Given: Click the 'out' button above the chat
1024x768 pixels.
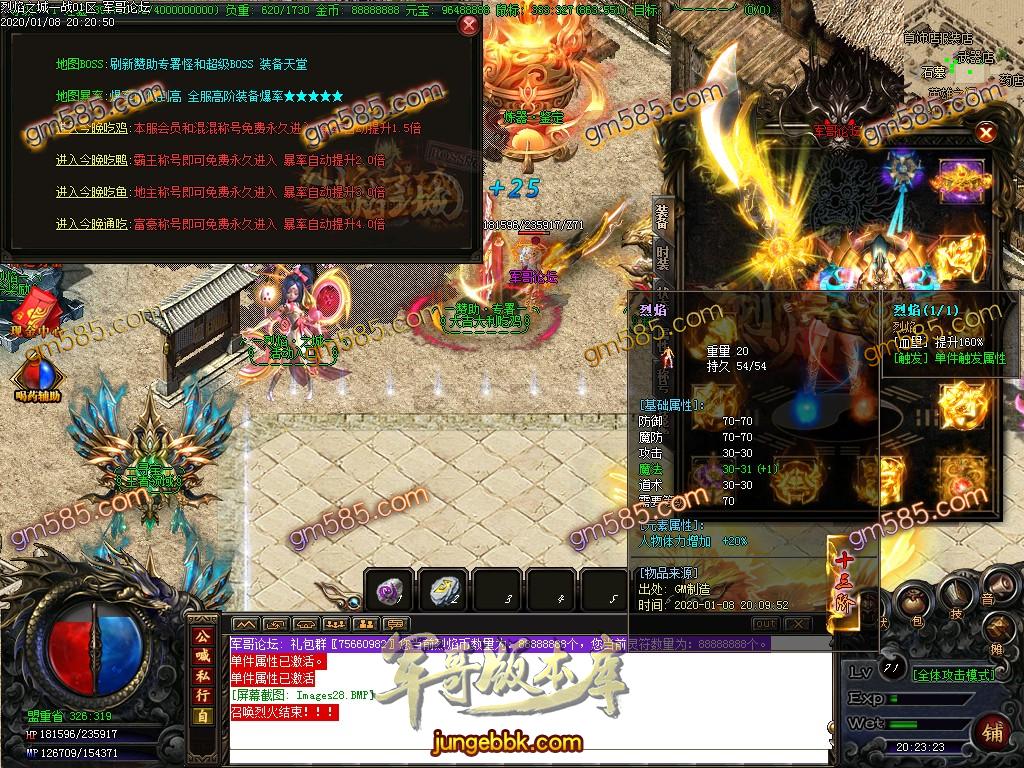Looking at the screenshot, I should (x=764, y=623).
